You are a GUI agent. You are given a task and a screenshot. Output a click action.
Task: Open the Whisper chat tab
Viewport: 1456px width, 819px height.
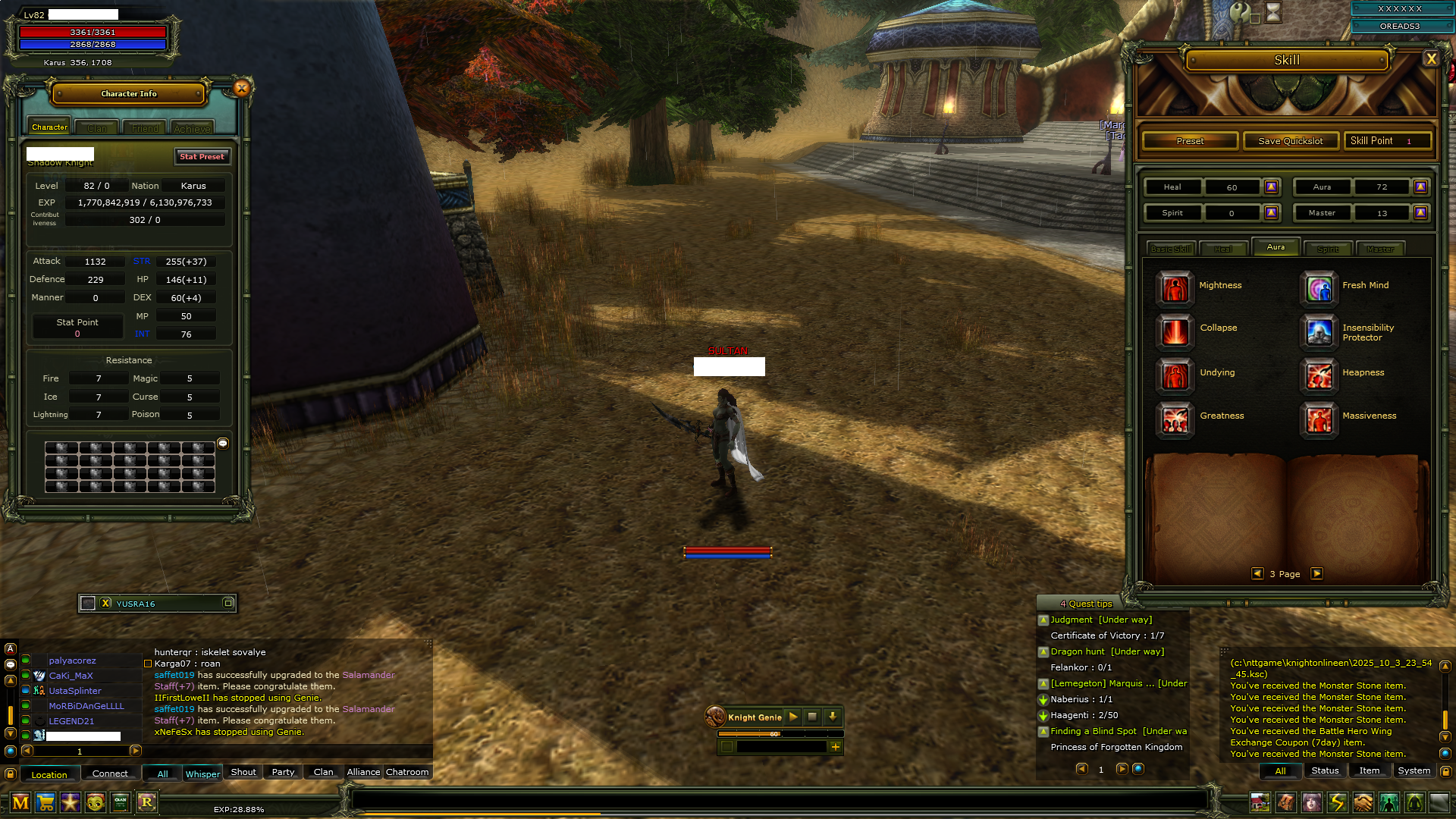(202, 773)
